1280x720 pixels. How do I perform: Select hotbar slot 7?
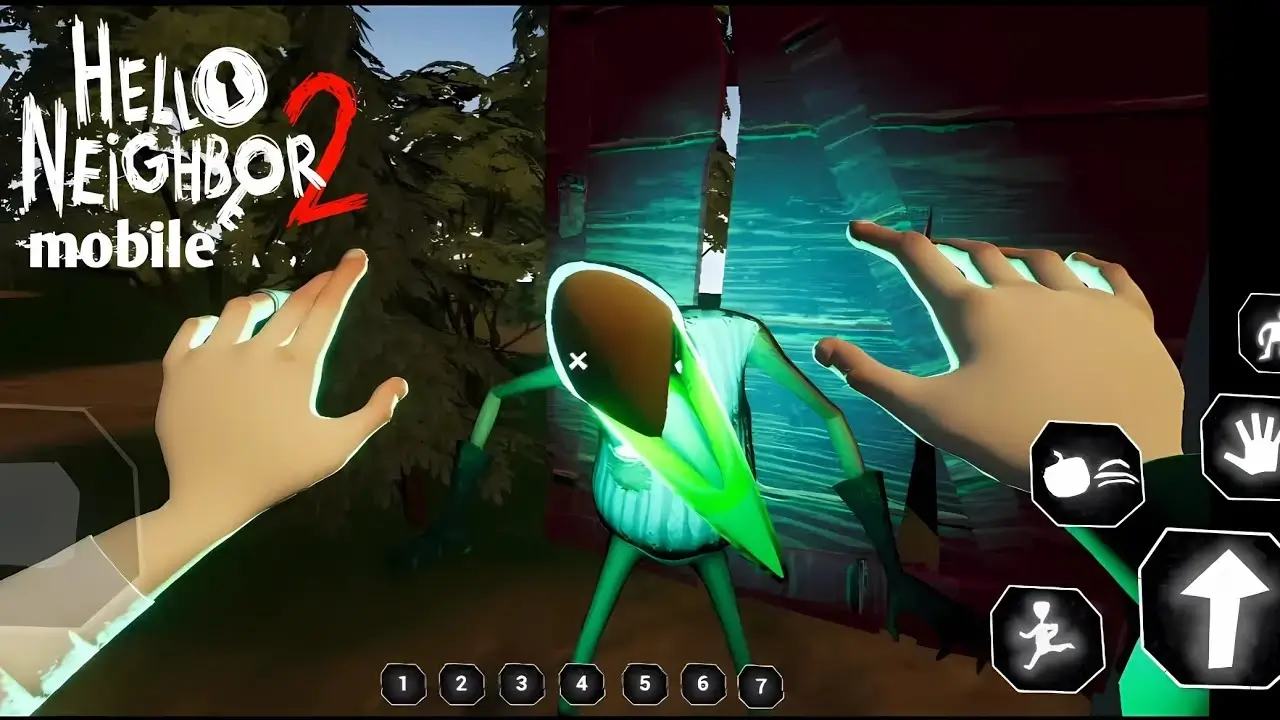tap(761, 686)
